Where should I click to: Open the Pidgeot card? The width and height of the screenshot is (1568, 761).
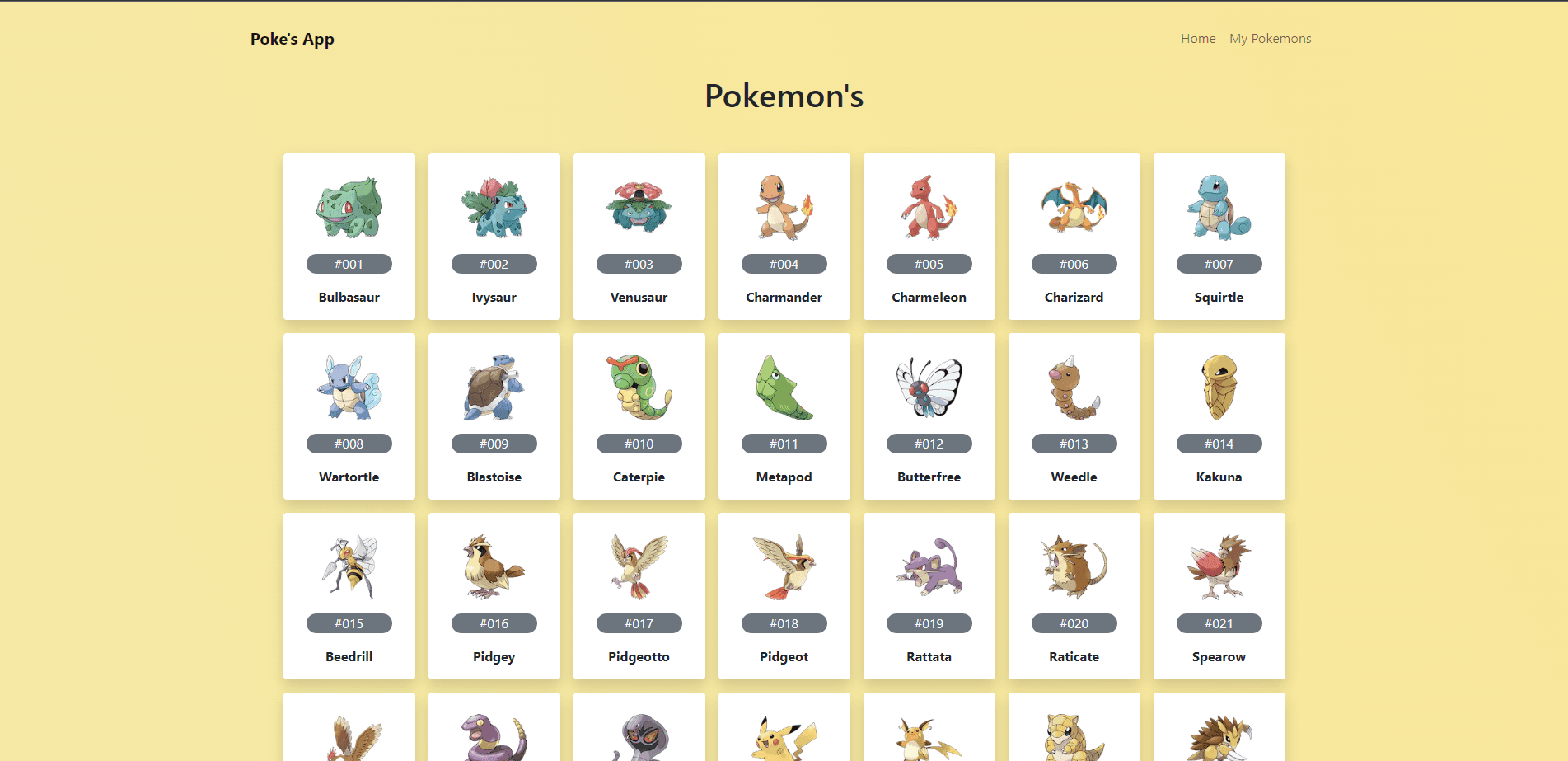point(784,596)
